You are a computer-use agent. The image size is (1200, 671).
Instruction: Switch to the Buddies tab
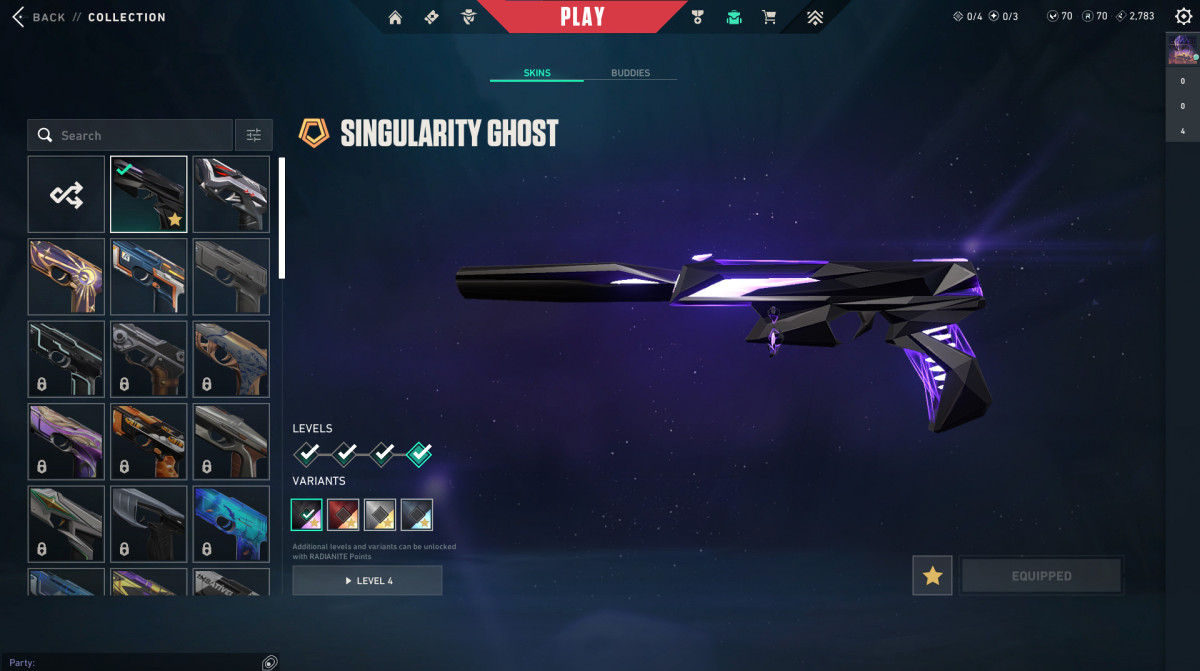pos(630,73)
